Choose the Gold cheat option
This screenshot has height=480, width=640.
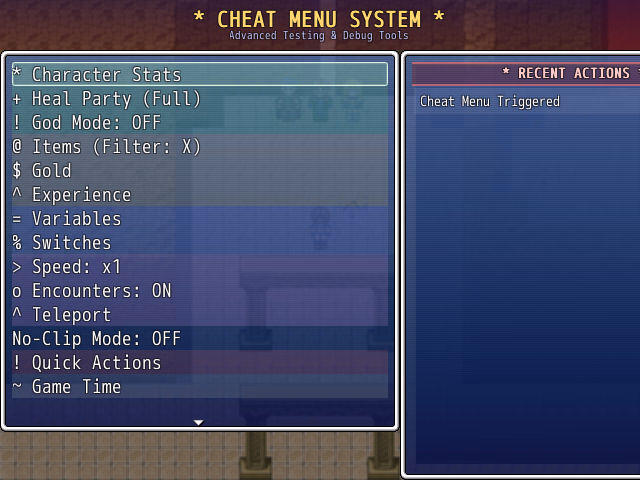pyautogui.click(x=199, y=171)
